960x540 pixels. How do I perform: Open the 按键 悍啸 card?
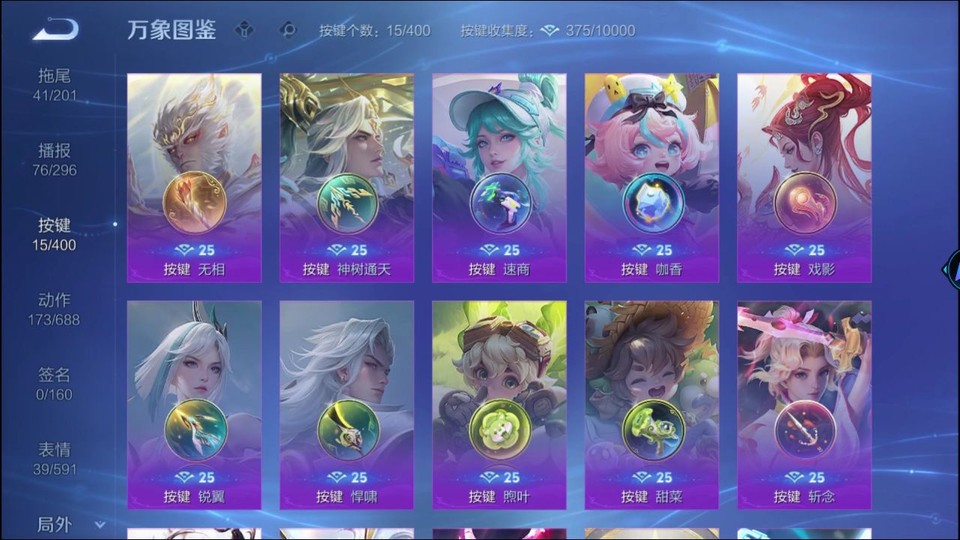347,405
